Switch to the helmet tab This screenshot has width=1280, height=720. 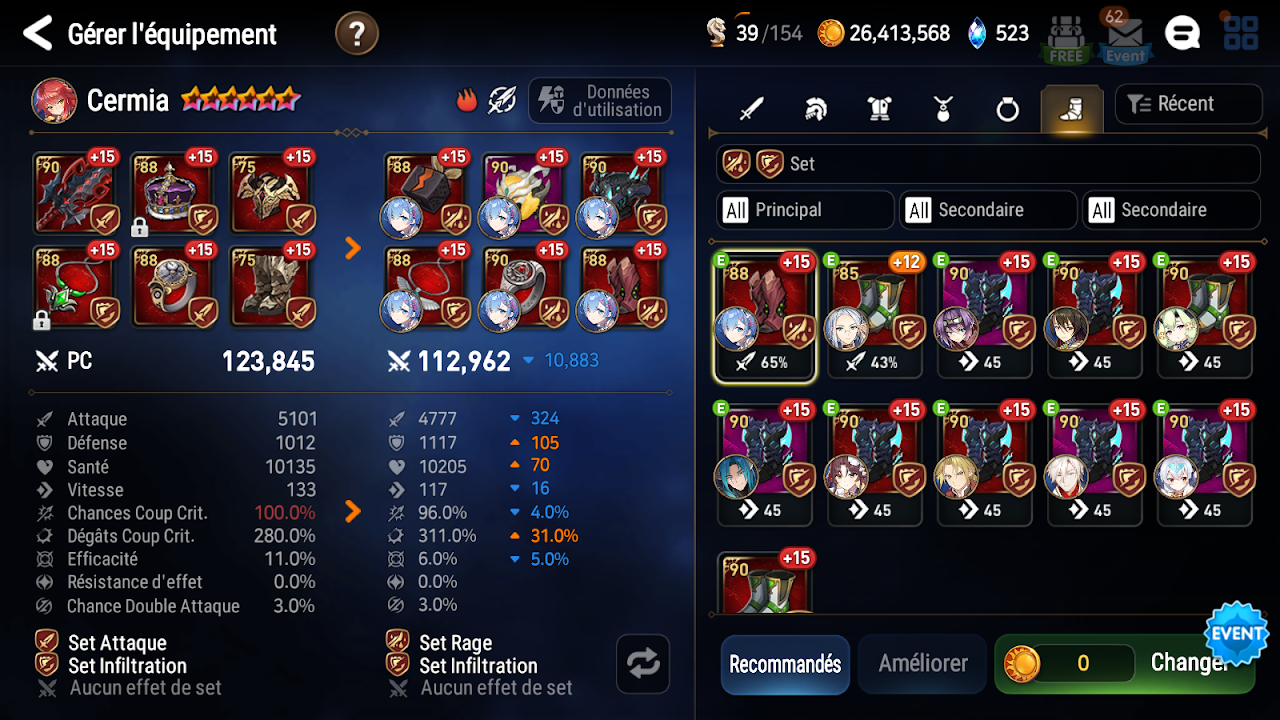pos(815,108)
